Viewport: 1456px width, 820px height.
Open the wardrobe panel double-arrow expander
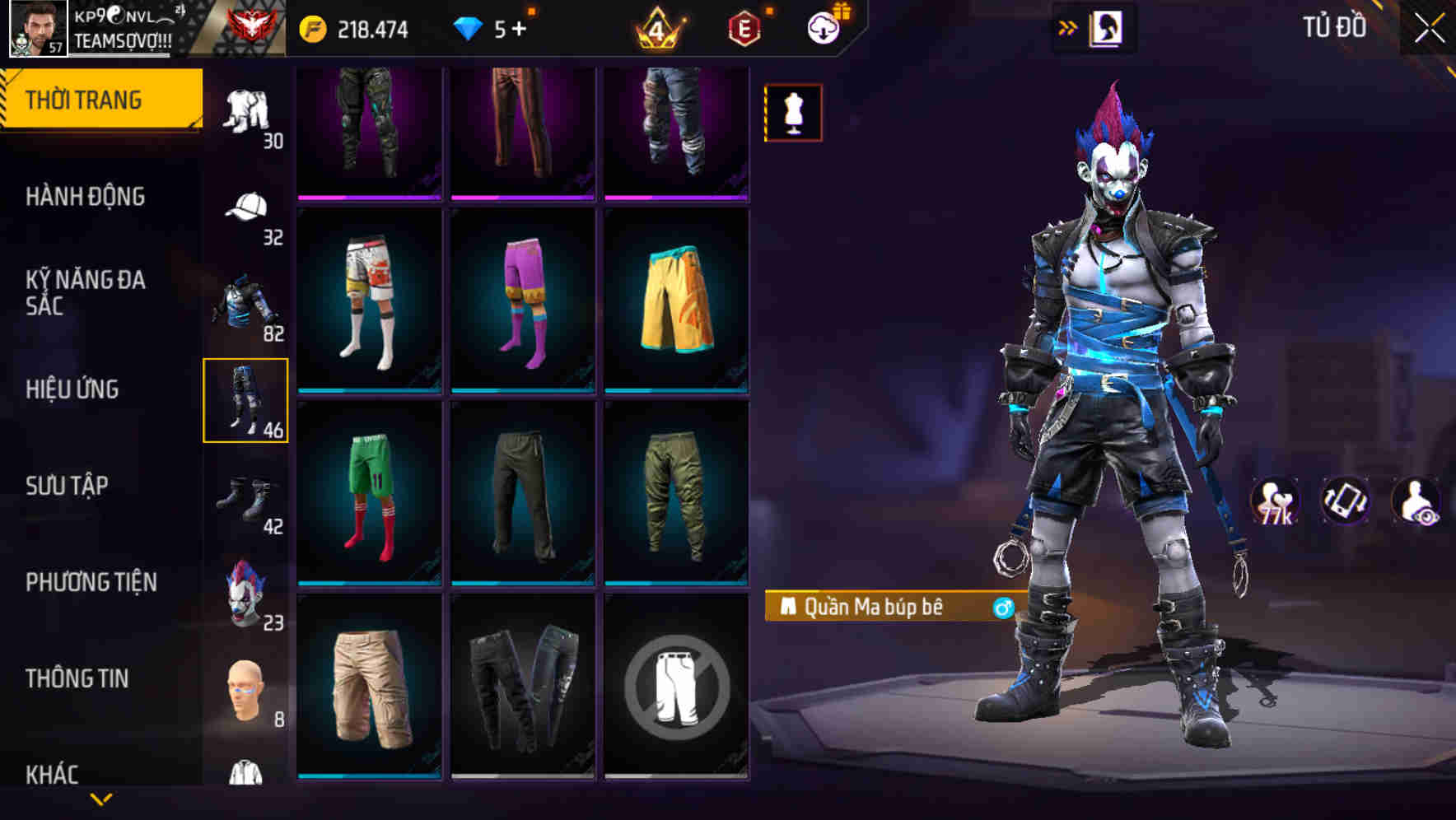[1068, 26]
